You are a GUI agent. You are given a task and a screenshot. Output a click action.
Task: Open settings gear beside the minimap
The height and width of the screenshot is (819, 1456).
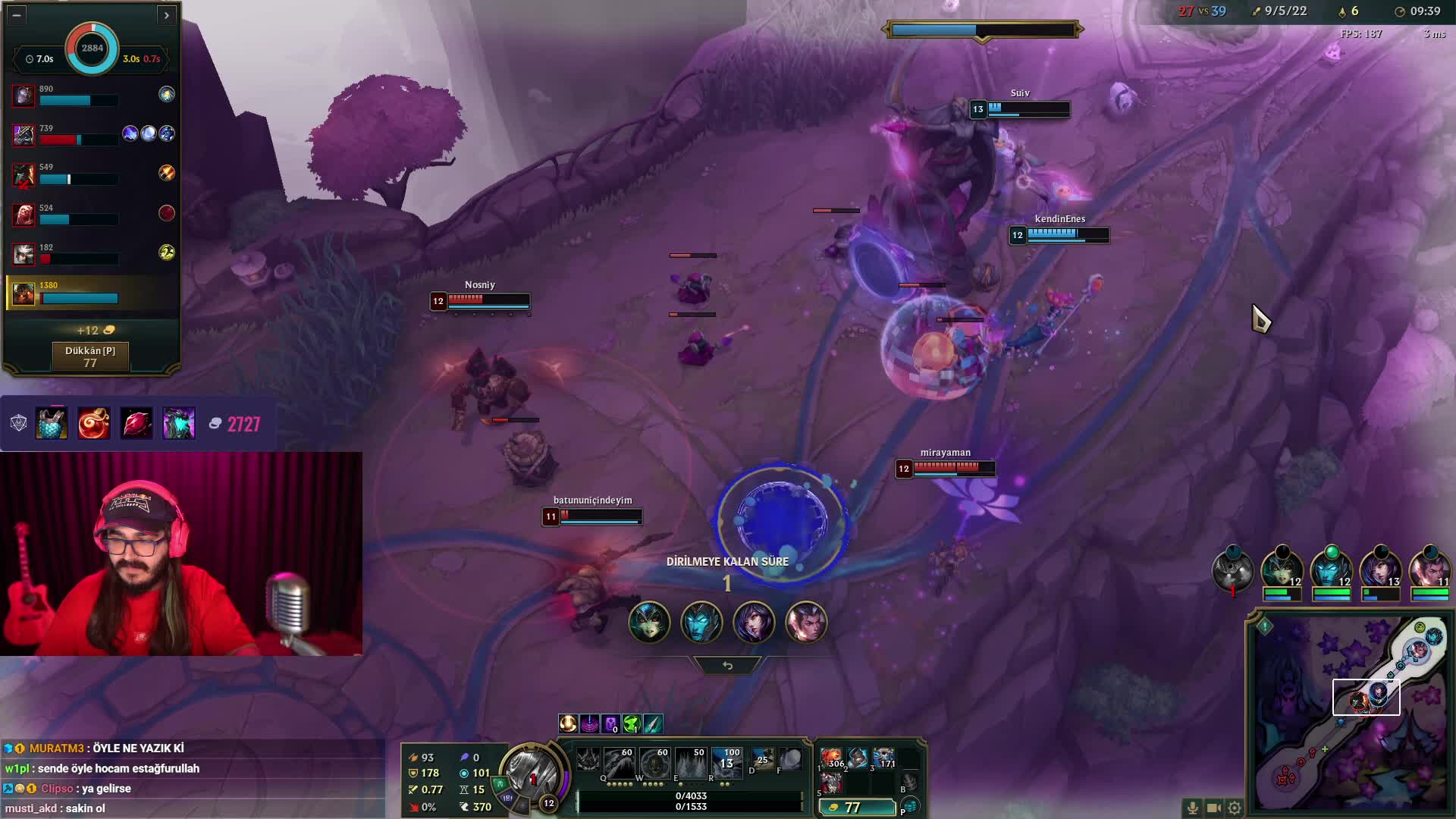(1235, 808)
